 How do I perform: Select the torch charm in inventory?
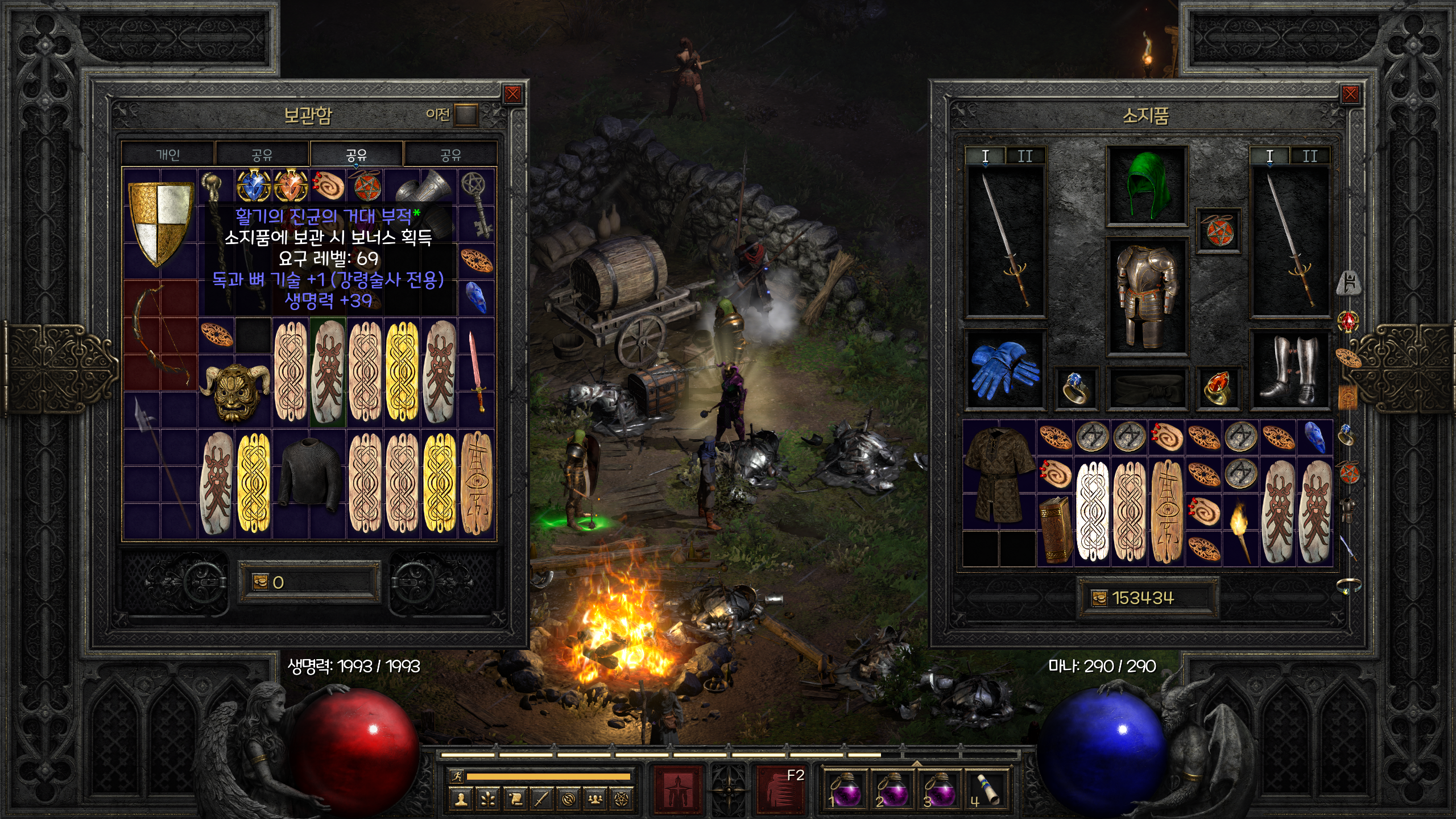(x=1240, y=529)
